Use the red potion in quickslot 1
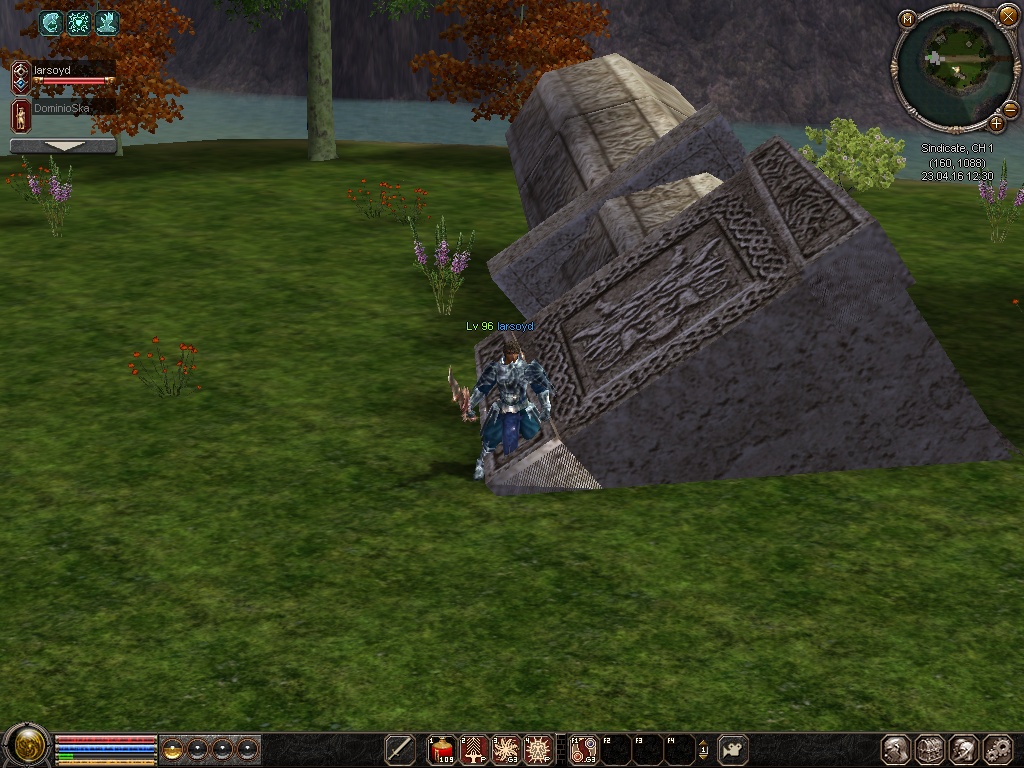 tap(443, 749)
